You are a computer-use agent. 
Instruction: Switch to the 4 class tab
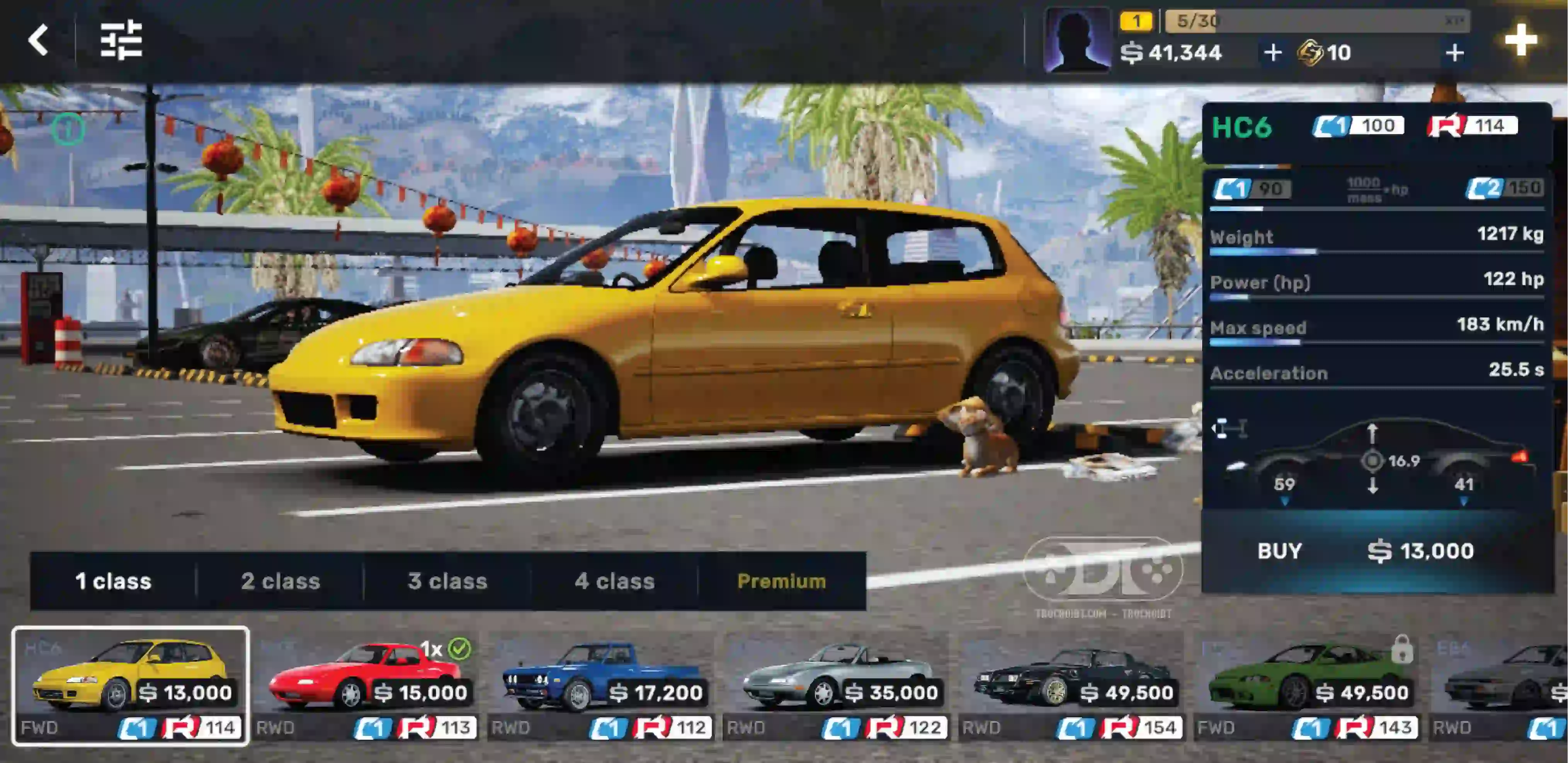pyautogui.click(x=615, y=581)
